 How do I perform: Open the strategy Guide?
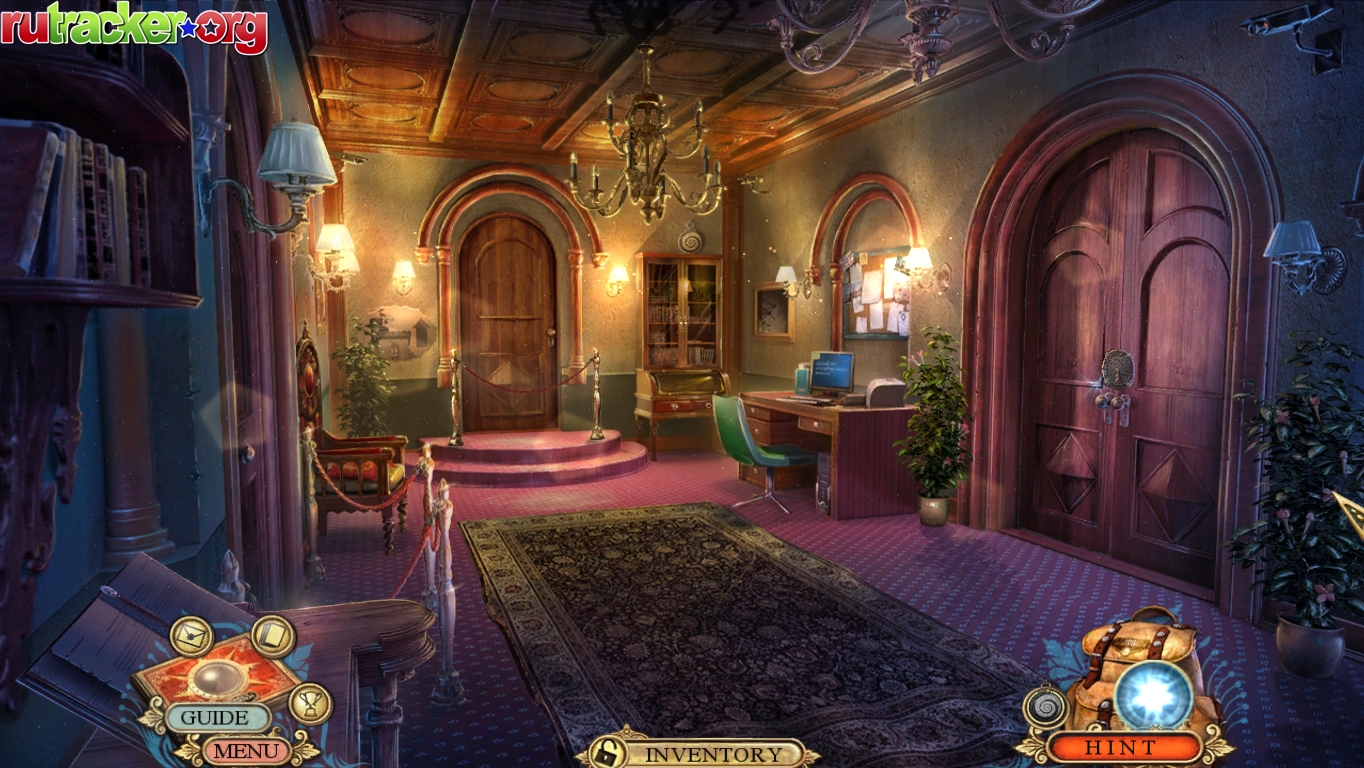click(216, 718)
